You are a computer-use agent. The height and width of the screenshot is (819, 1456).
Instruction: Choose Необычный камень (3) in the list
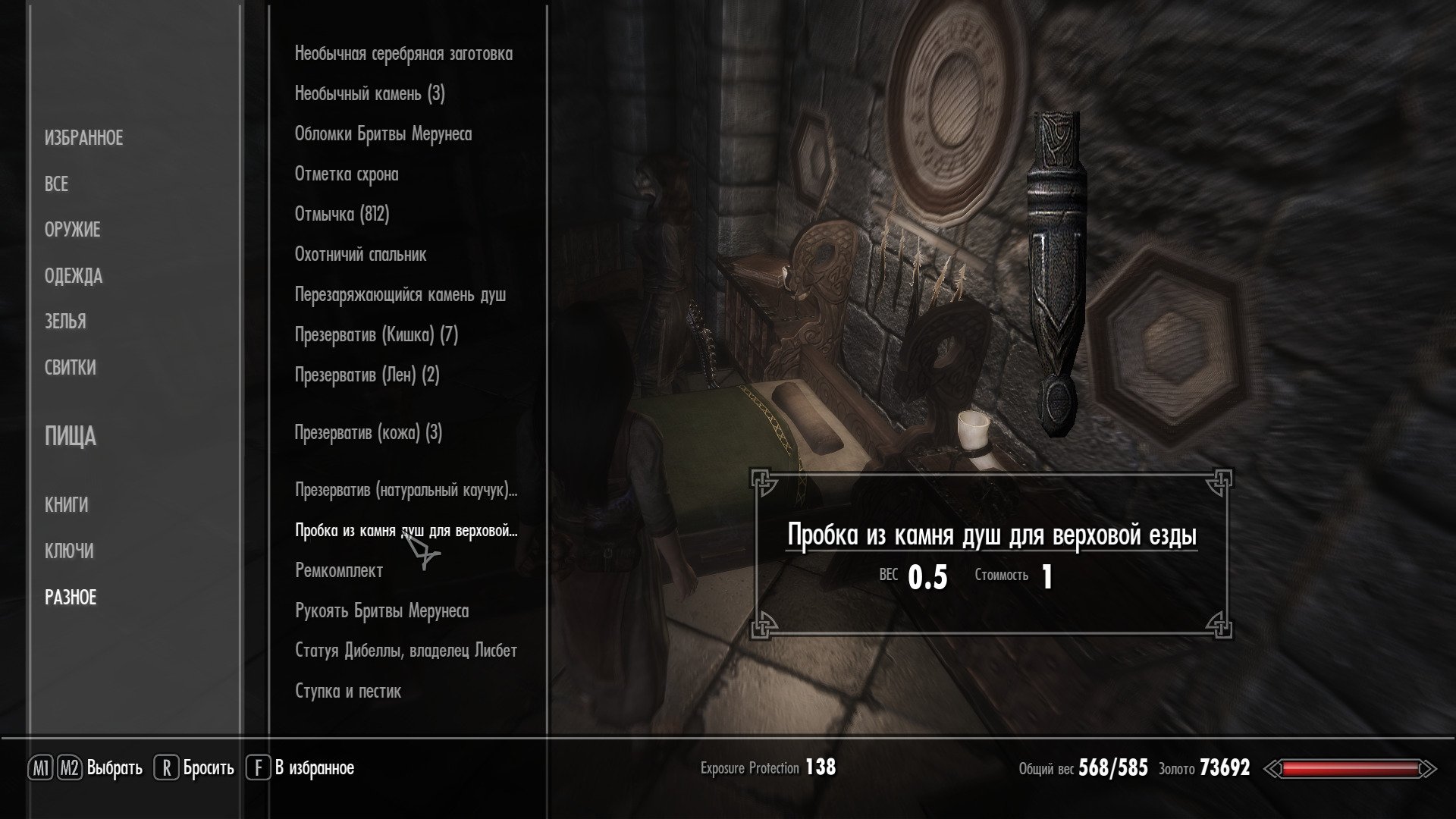pos(369,94)
